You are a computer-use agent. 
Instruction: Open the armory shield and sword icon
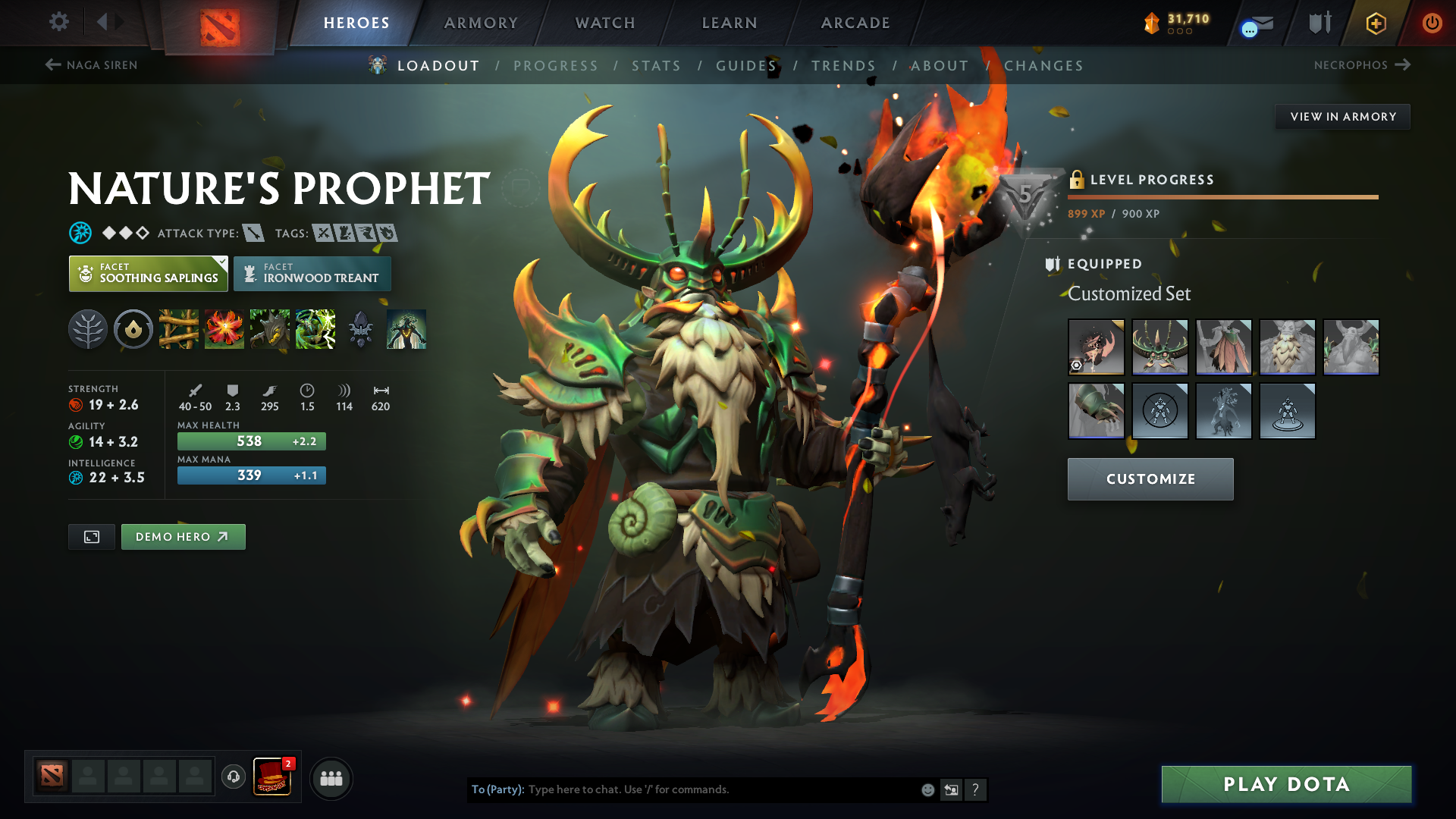(1319, 23)
